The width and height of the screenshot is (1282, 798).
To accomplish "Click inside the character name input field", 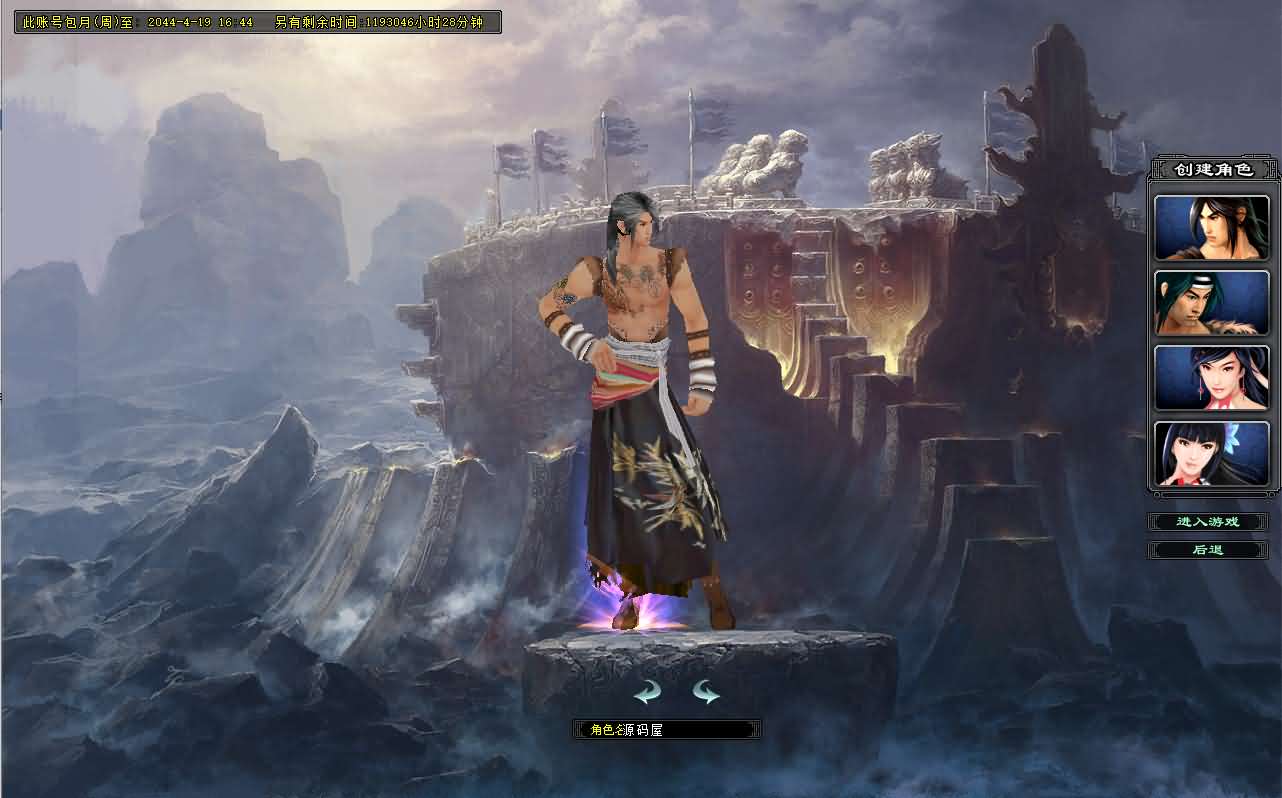I will click(x=666, y=728).
